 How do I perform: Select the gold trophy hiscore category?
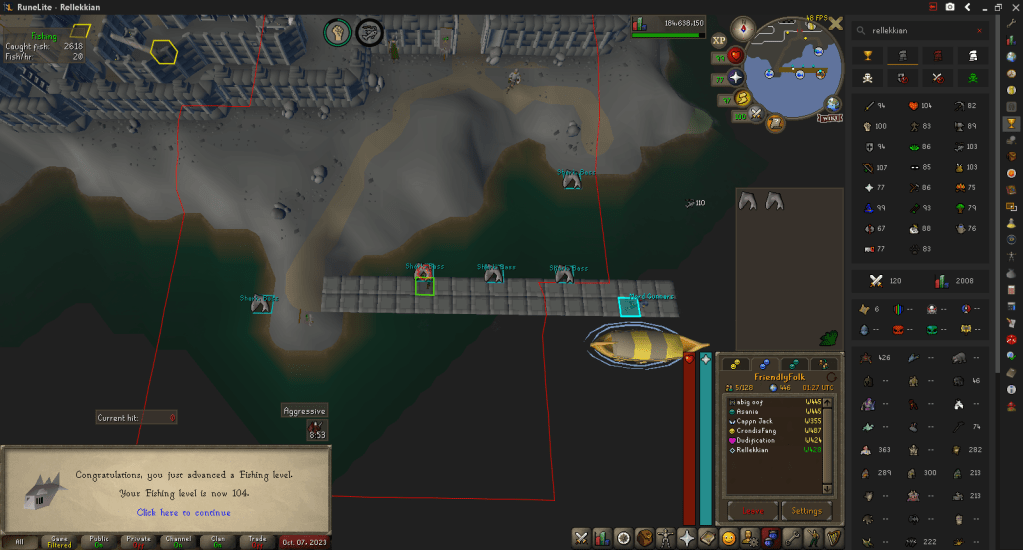point(868,55)
